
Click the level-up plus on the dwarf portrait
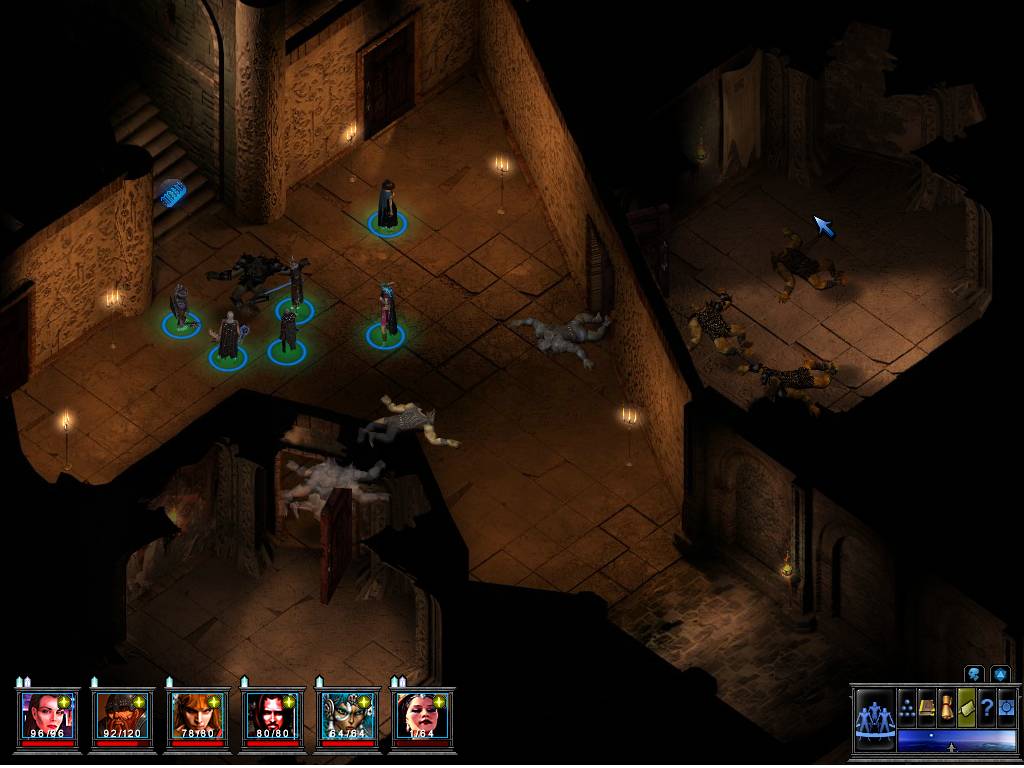tap(139, 702)
